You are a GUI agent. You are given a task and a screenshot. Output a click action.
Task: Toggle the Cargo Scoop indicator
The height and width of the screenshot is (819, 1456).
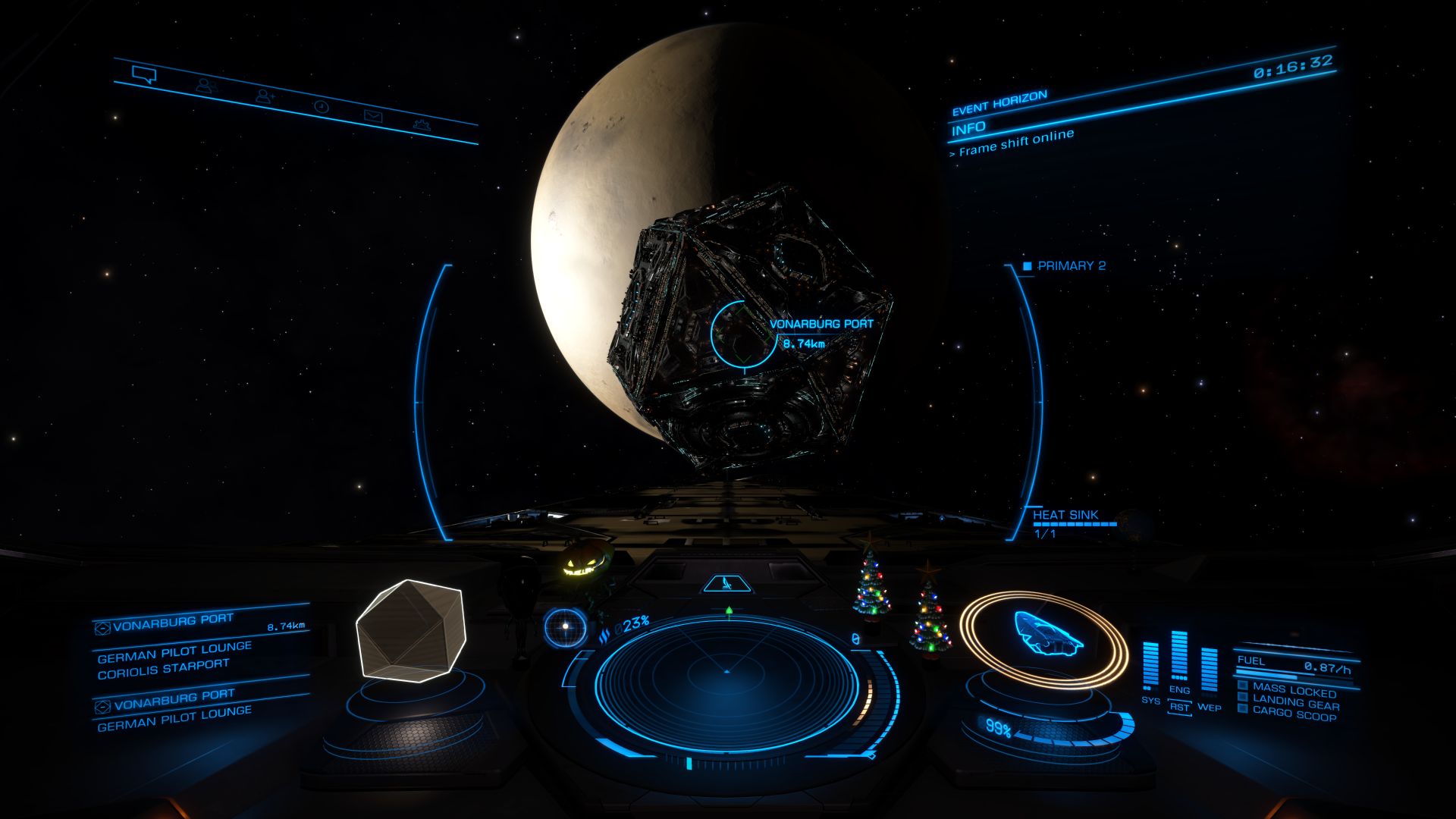coord(1294,714)
